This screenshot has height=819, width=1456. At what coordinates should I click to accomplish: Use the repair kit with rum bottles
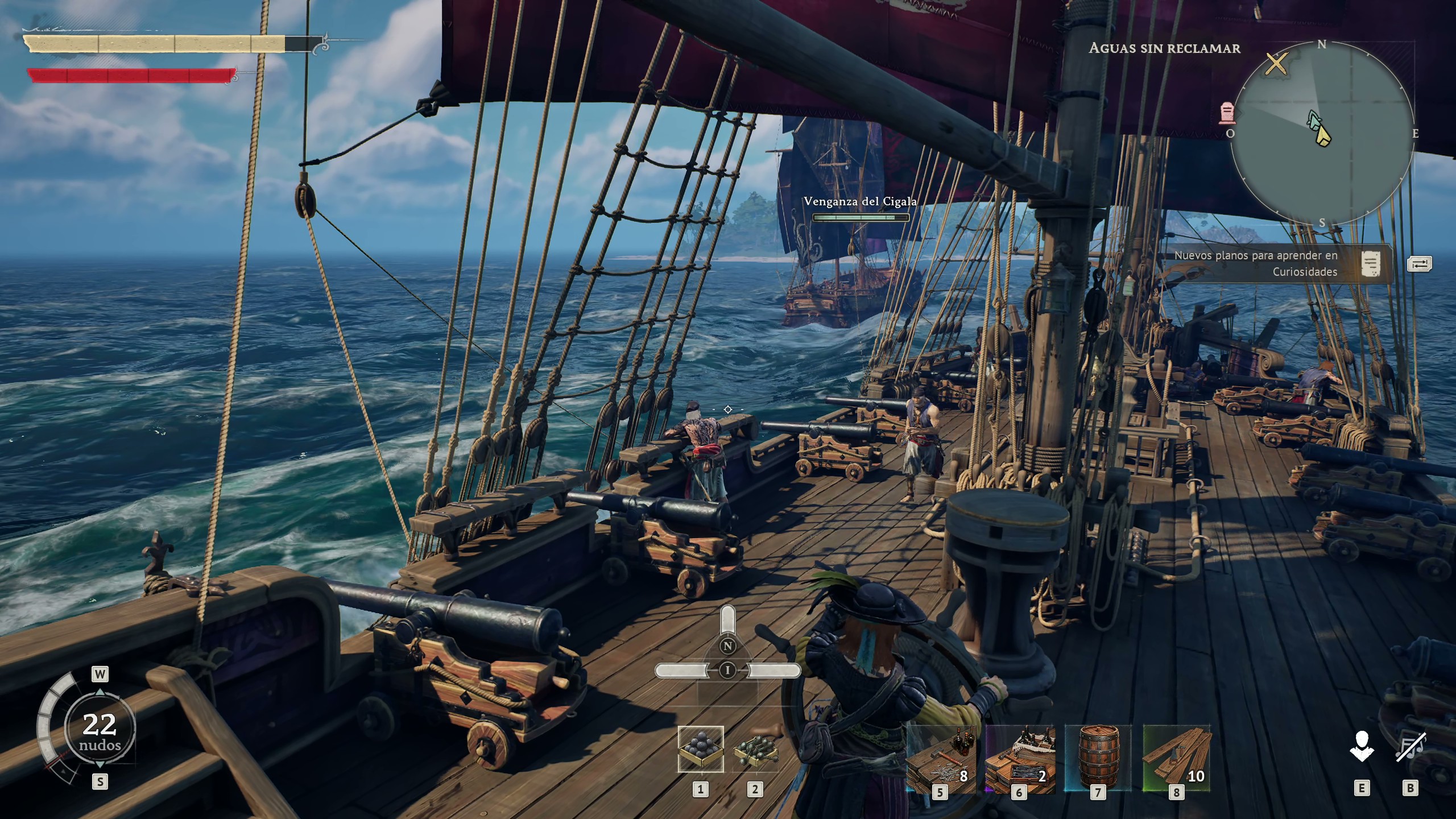[941, 759]
